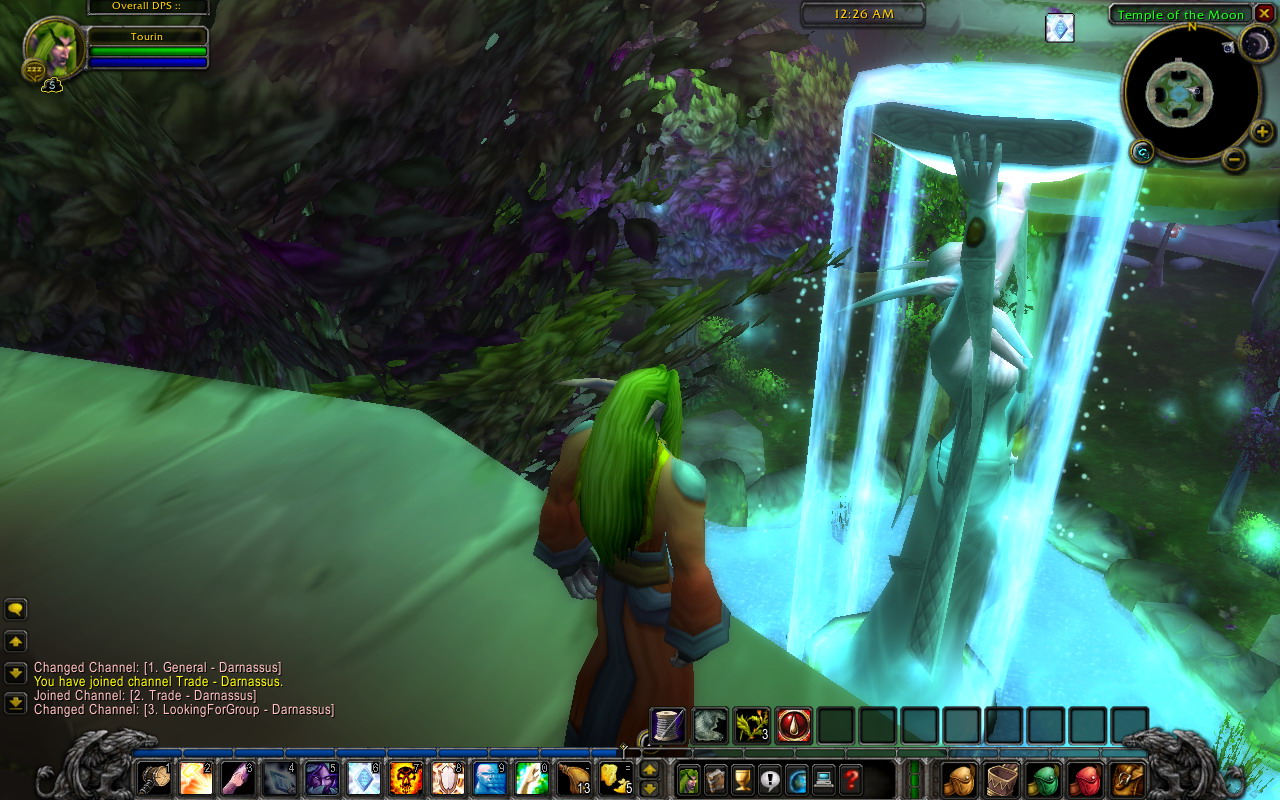Click the ice diamond buff icon

tap(1060, 28)
